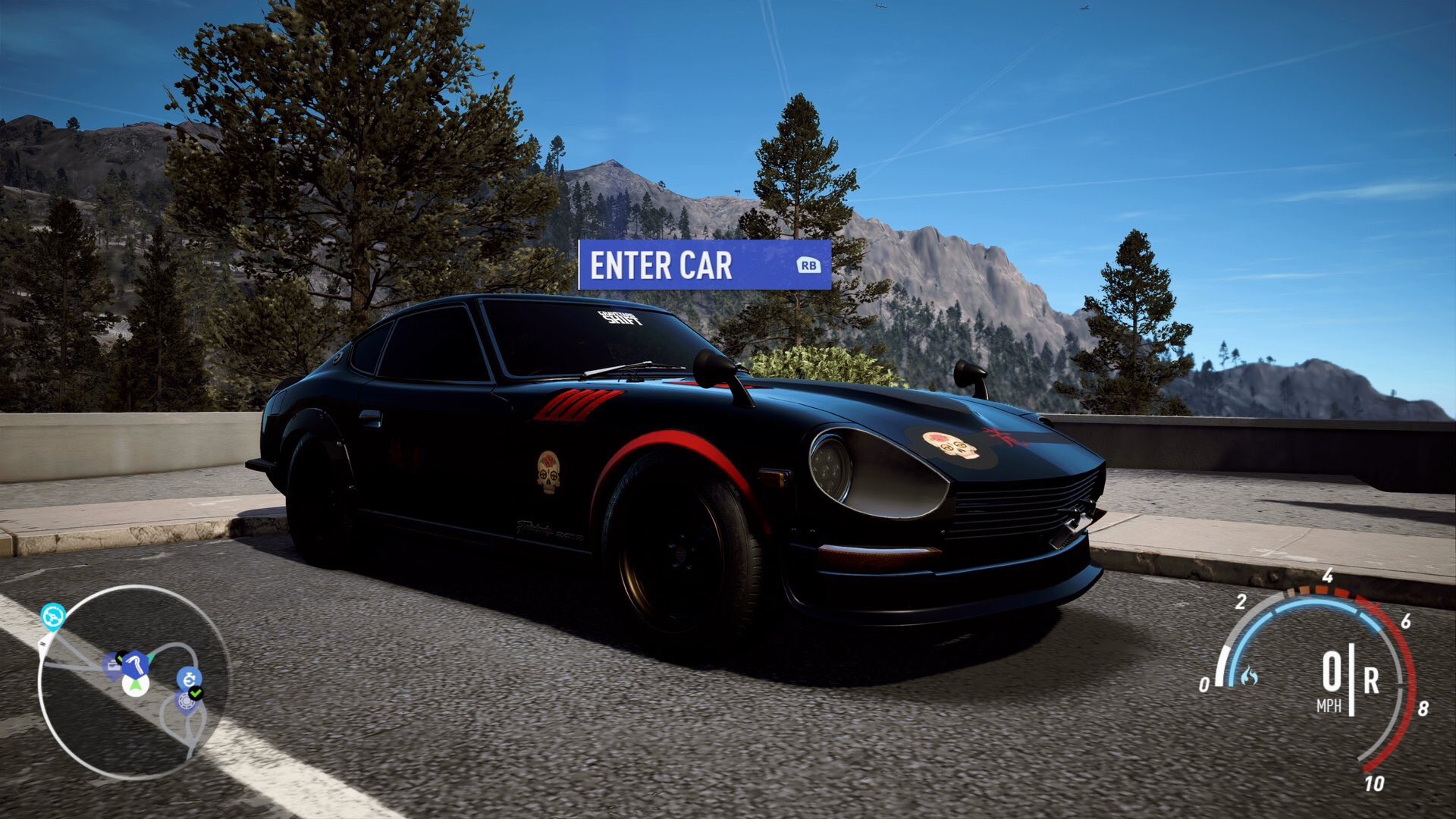Viewport: 1456px width, 819px height.
Task: Select the stopwatch event marker on minimap
Action: 188,677
